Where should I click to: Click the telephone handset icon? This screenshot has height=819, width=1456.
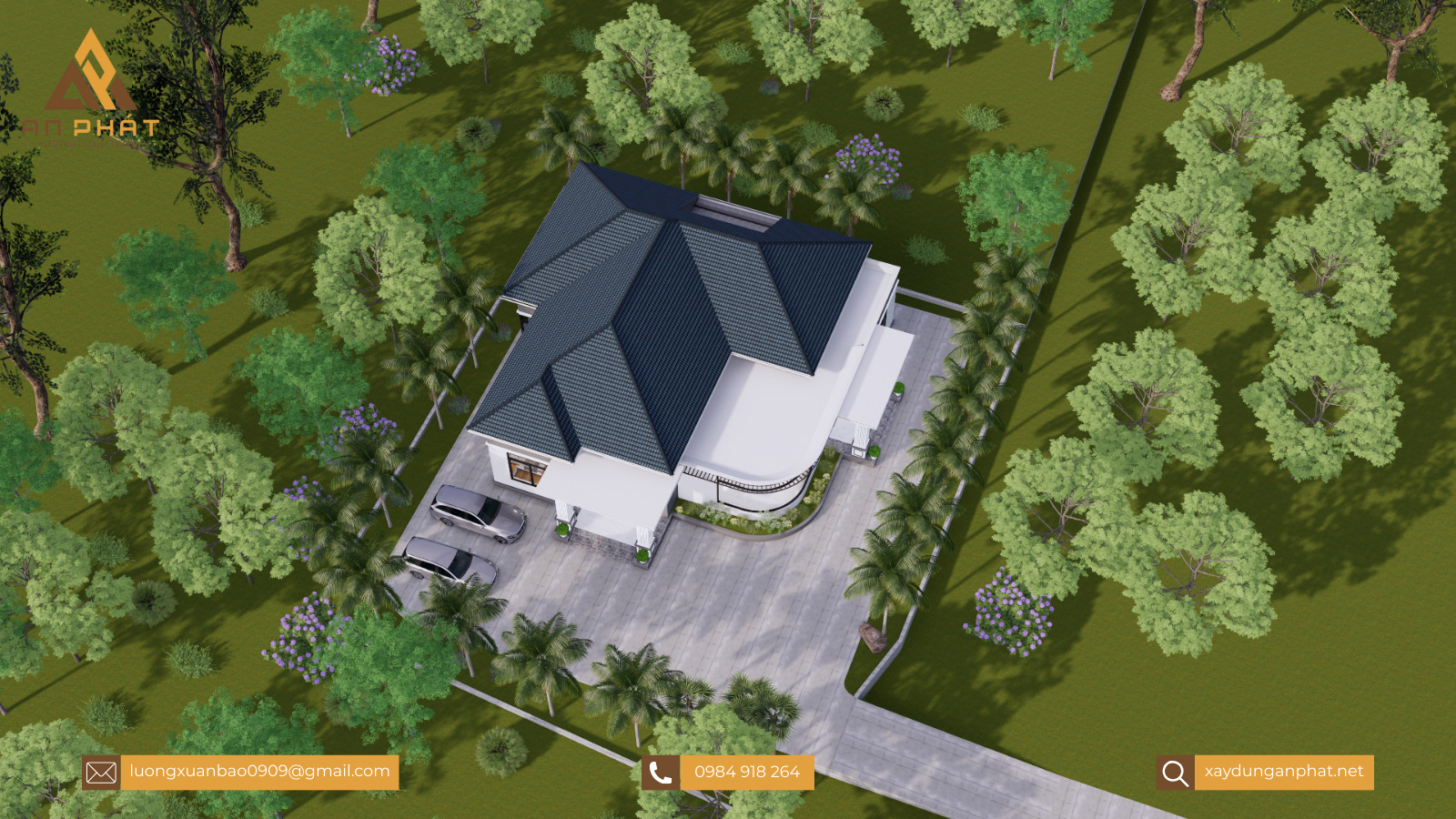point(661,773)
